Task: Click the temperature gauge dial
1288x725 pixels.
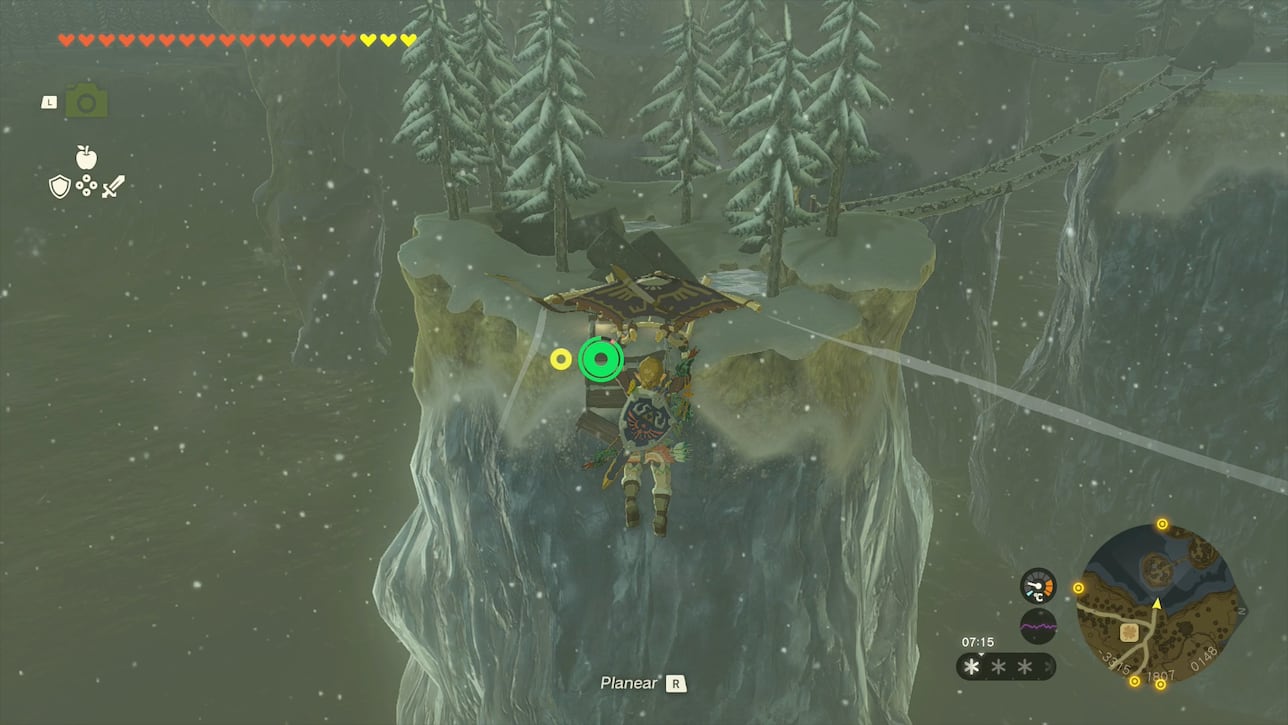Action: click(x=1038, y=586)
